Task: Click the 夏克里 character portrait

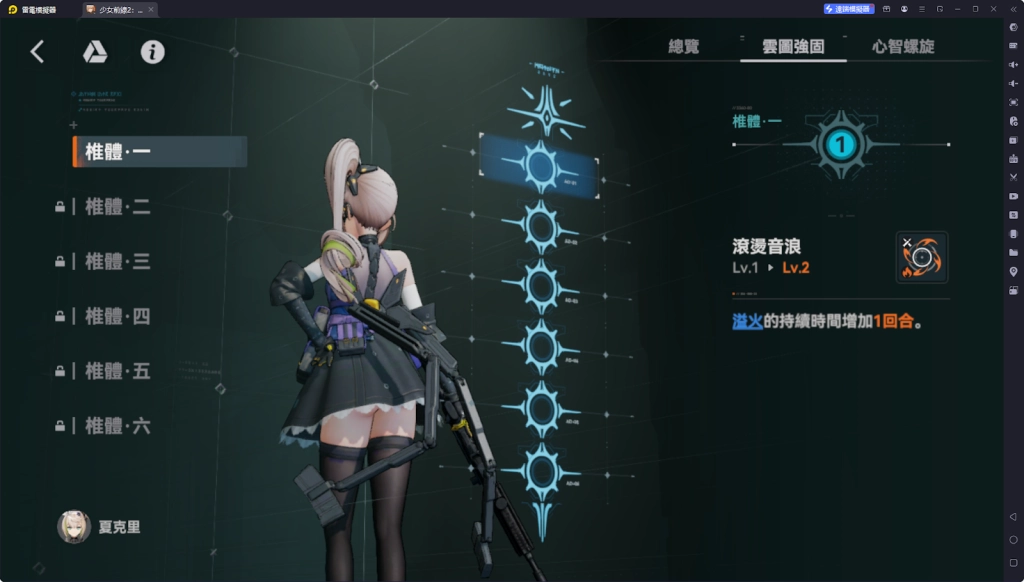Action: (74, 526)
